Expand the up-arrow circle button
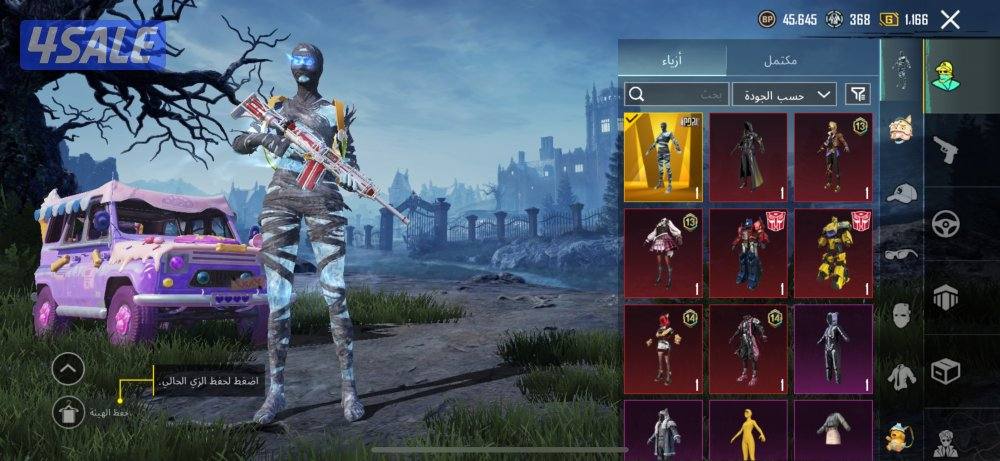Screen dimensions: 1000x461 tap(68, 370)
